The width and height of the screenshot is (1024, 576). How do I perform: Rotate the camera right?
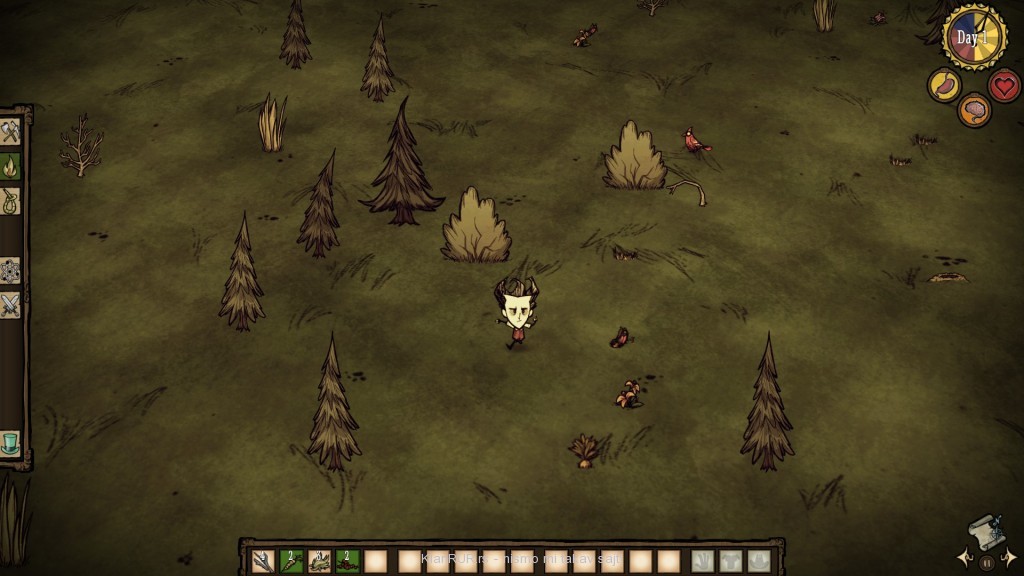pyautogui.click(x=1010, y=555)
